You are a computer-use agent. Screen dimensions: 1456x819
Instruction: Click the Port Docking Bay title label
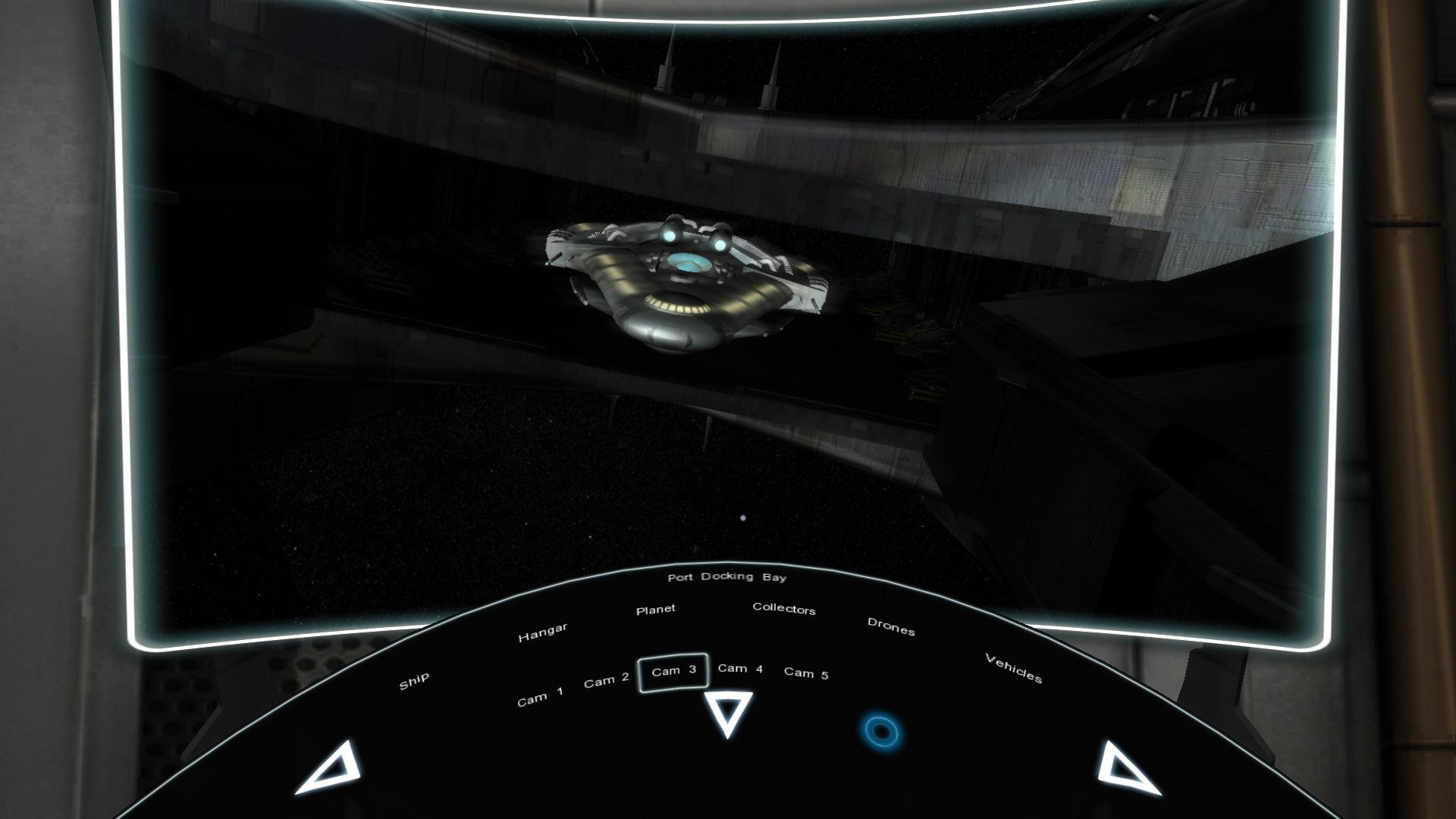click(728, 576)
